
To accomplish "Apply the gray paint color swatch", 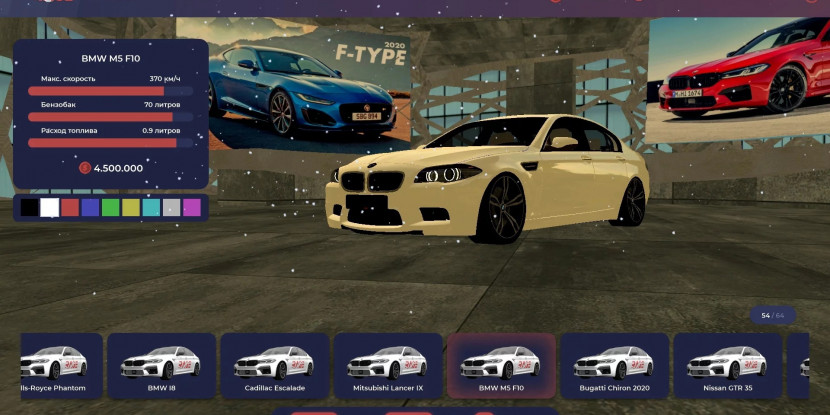I will [x=171, y=208].
